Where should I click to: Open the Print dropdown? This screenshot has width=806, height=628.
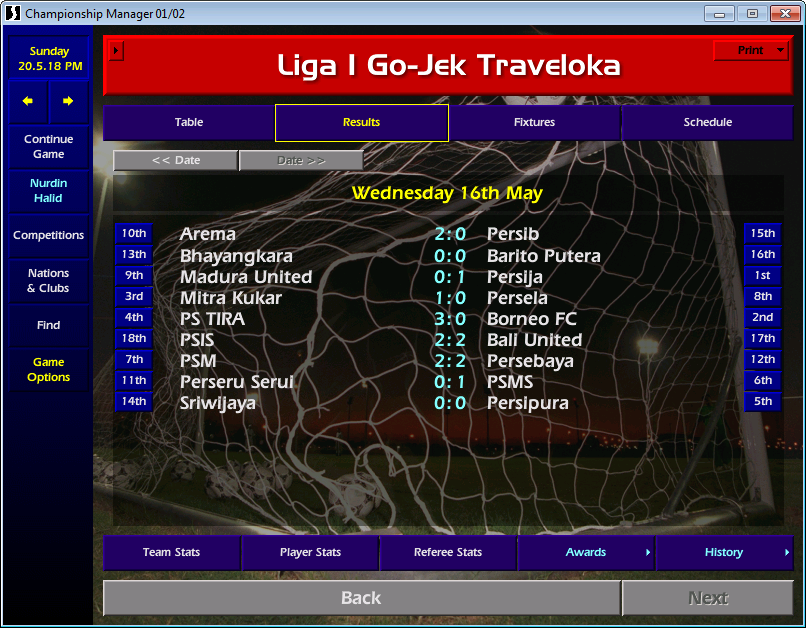pyautogui.click(x=751, y=50)
